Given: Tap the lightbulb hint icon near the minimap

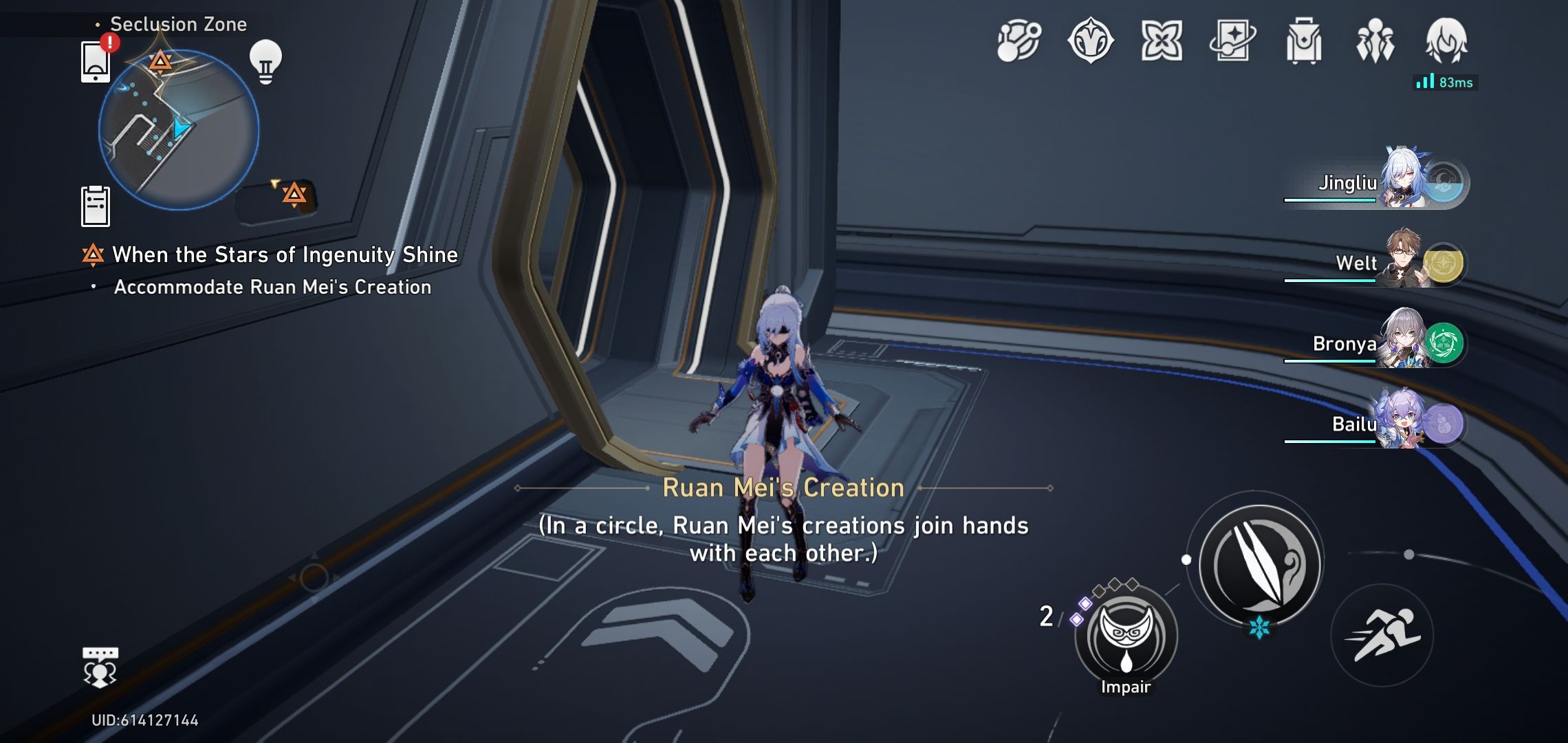Looking at the screenshot, I should click(265, 61).
